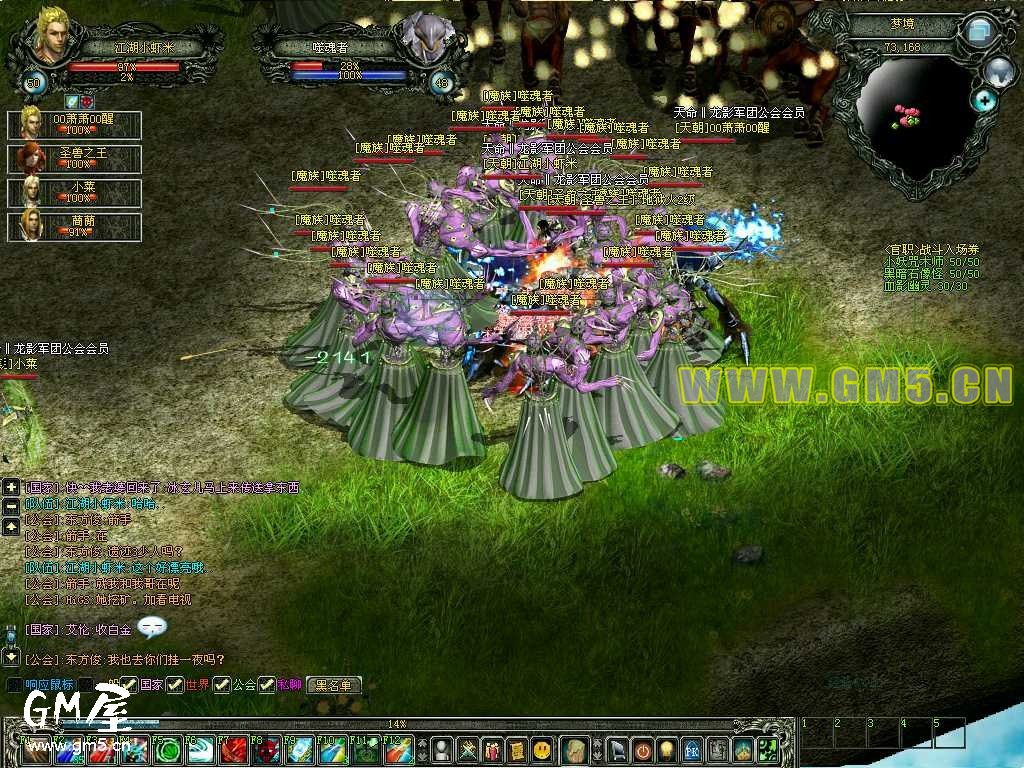Toggle the 公会 chat channel checkbox

221,685
